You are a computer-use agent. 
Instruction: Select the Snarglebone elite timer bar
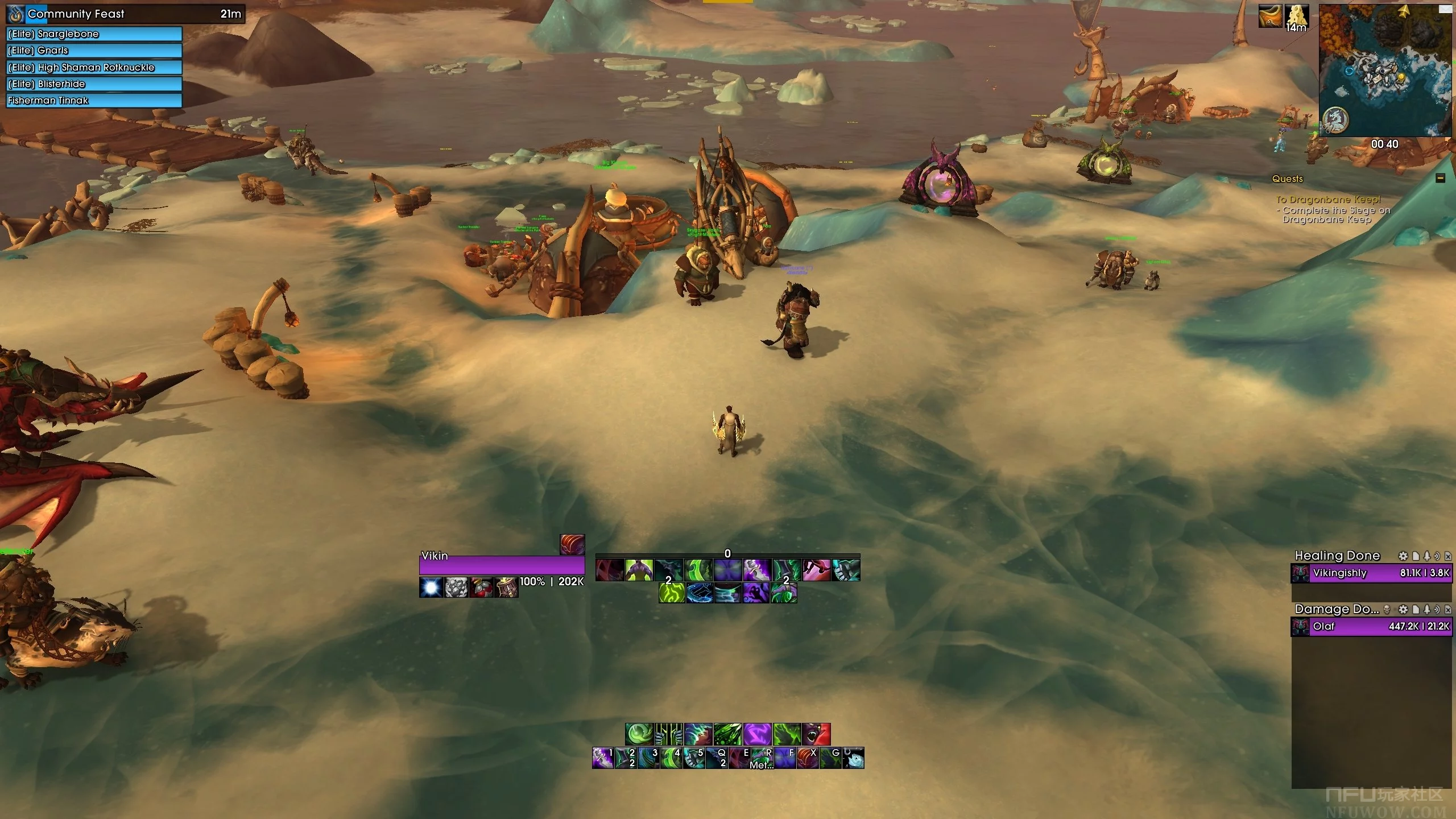[94, 34]
